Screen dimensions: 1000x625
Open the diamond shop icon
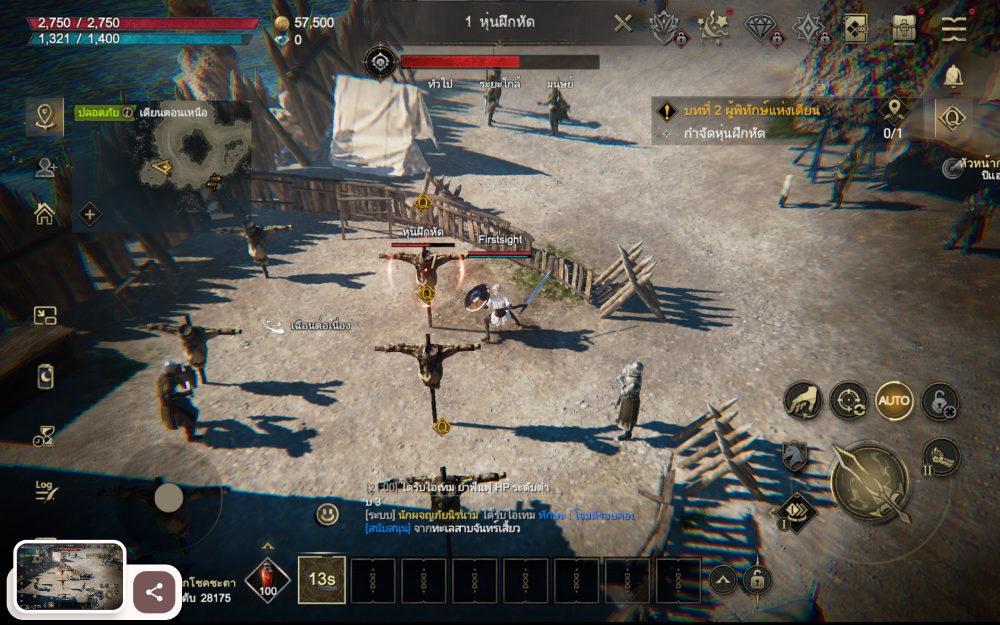761,27
